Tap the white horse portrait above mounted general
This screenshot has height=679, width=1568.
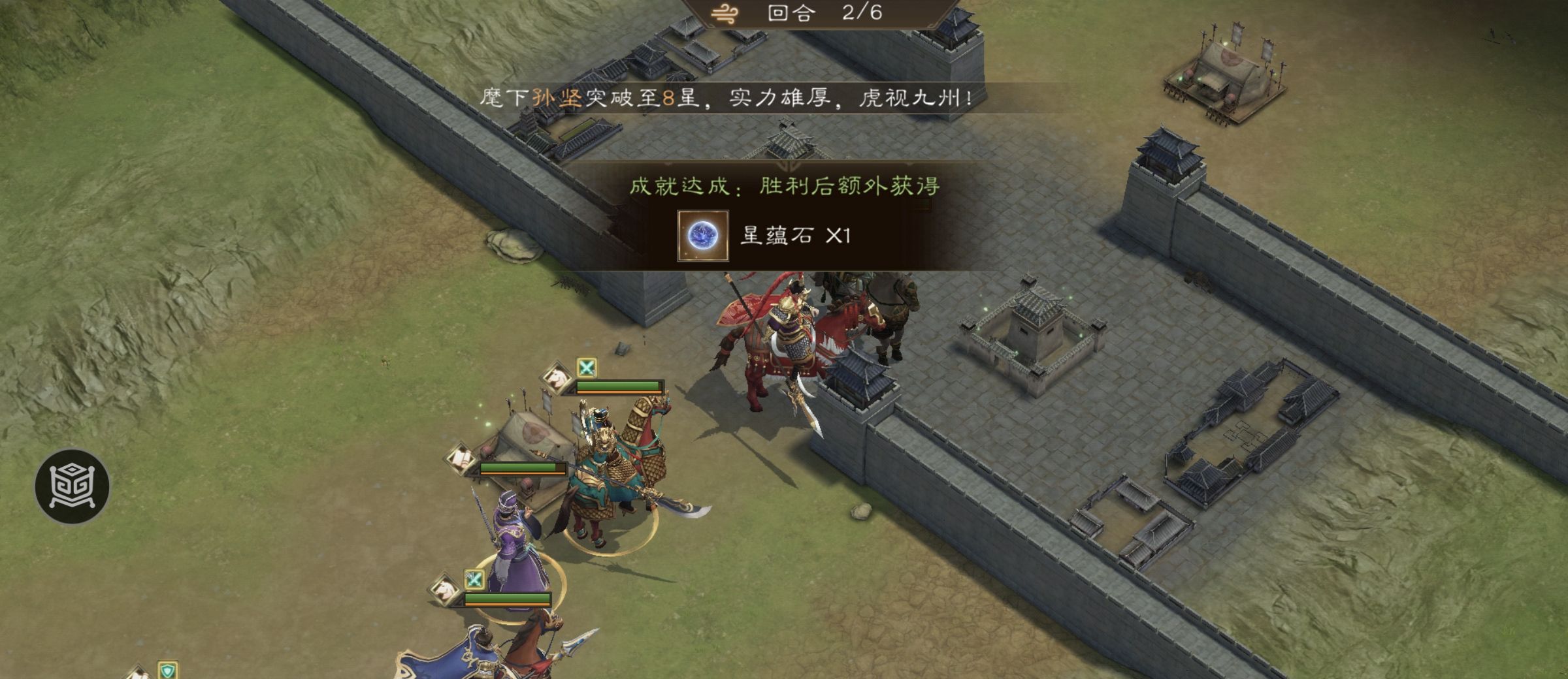tap(559, 379)
